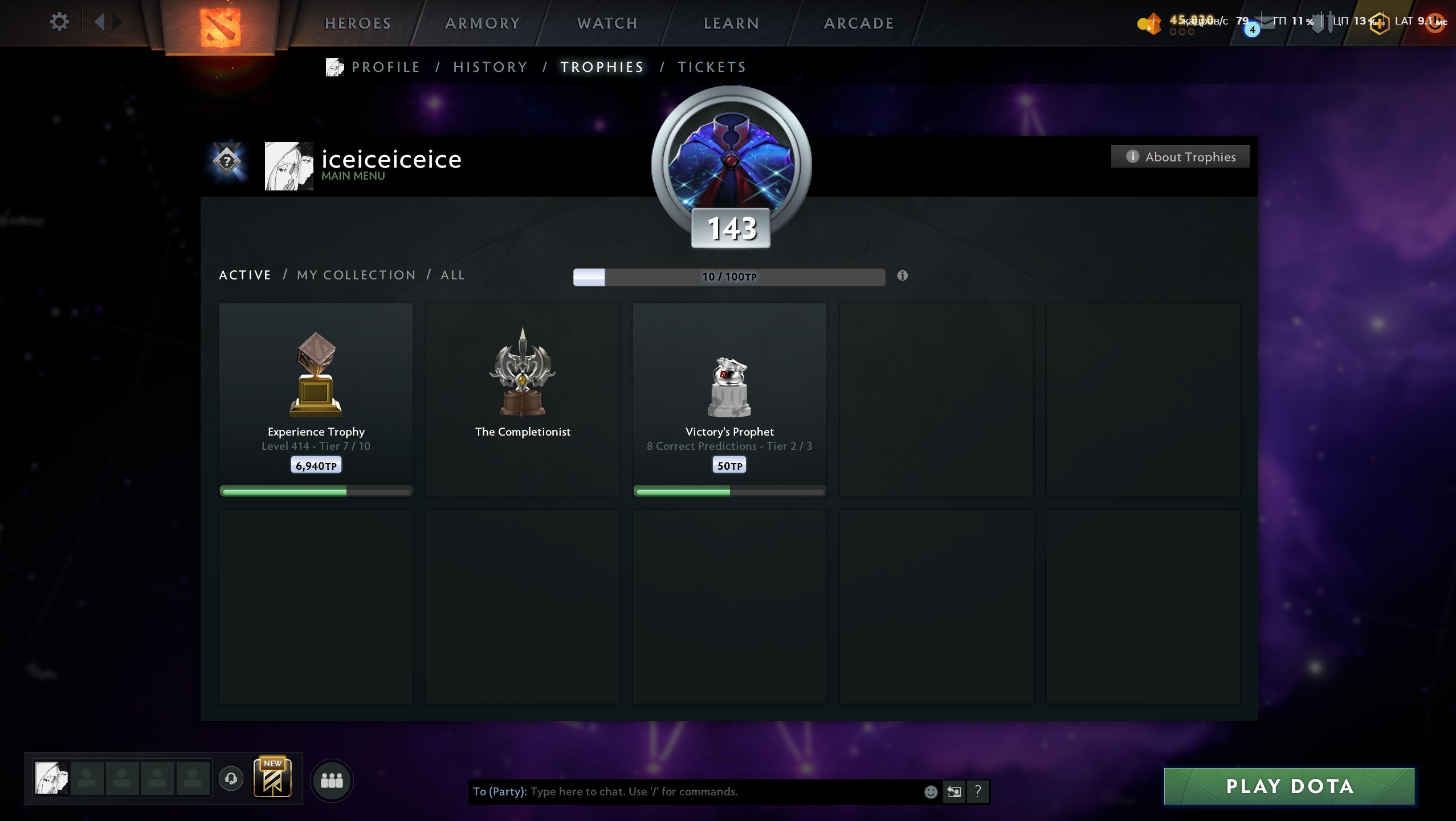The width and height of the screenshot is (1456, 821).
Task: Open the Tickets tab
Action: point(712,67)
